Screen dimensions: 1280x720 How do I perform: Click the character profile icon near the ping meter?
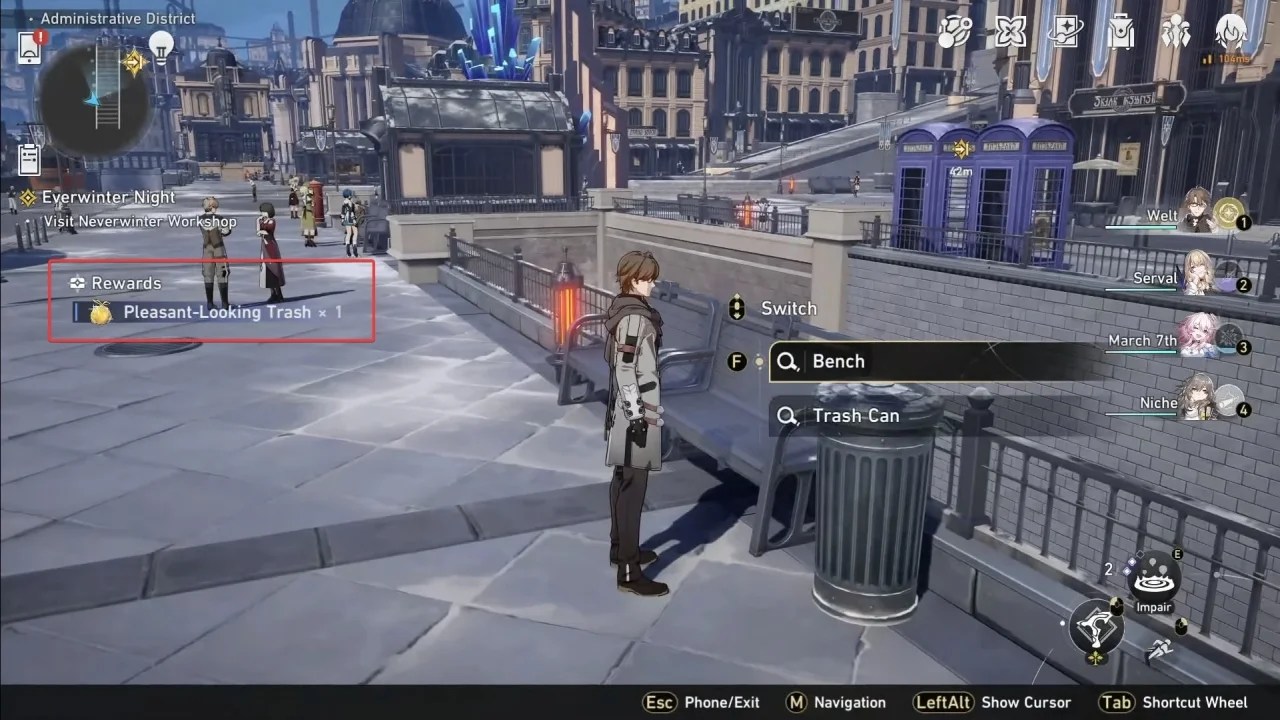coord(1232,33)
